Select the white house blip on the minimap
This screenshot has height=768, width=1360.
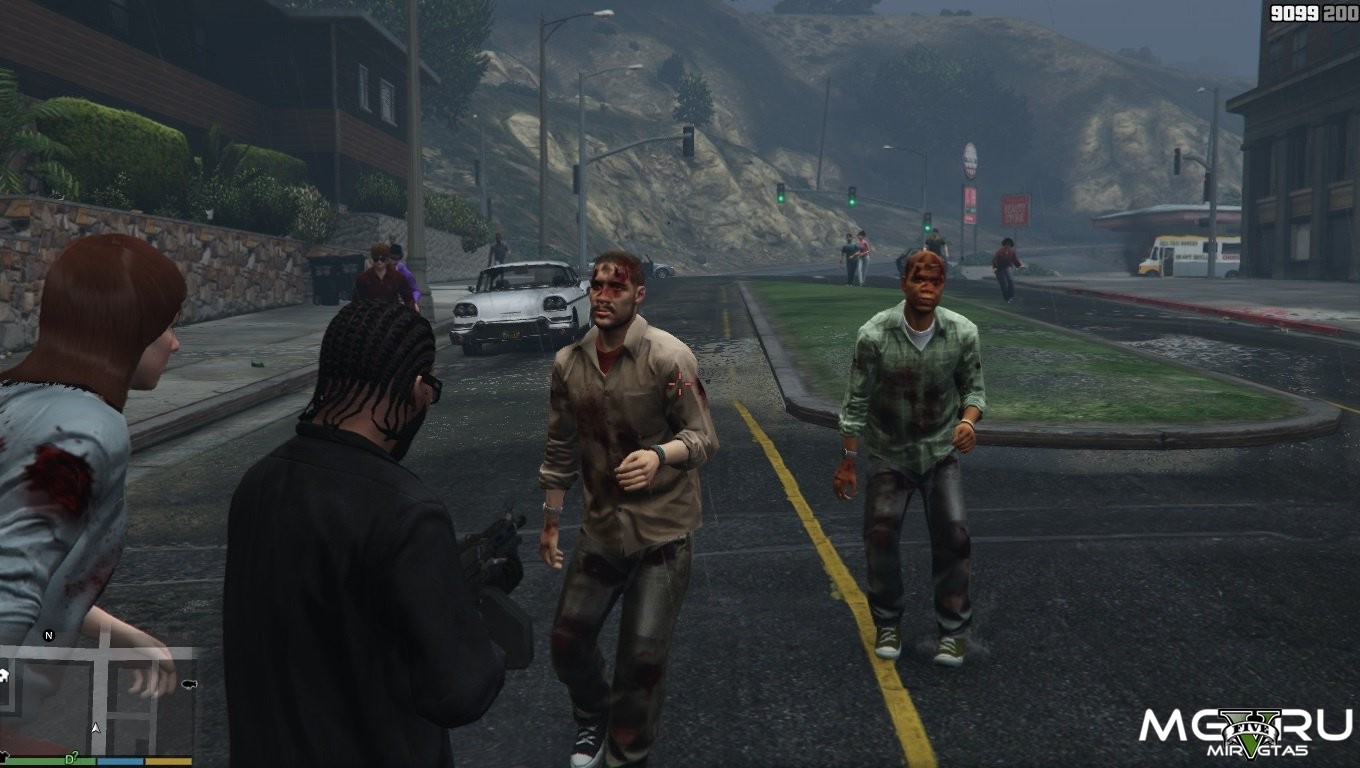pos(4,676)
